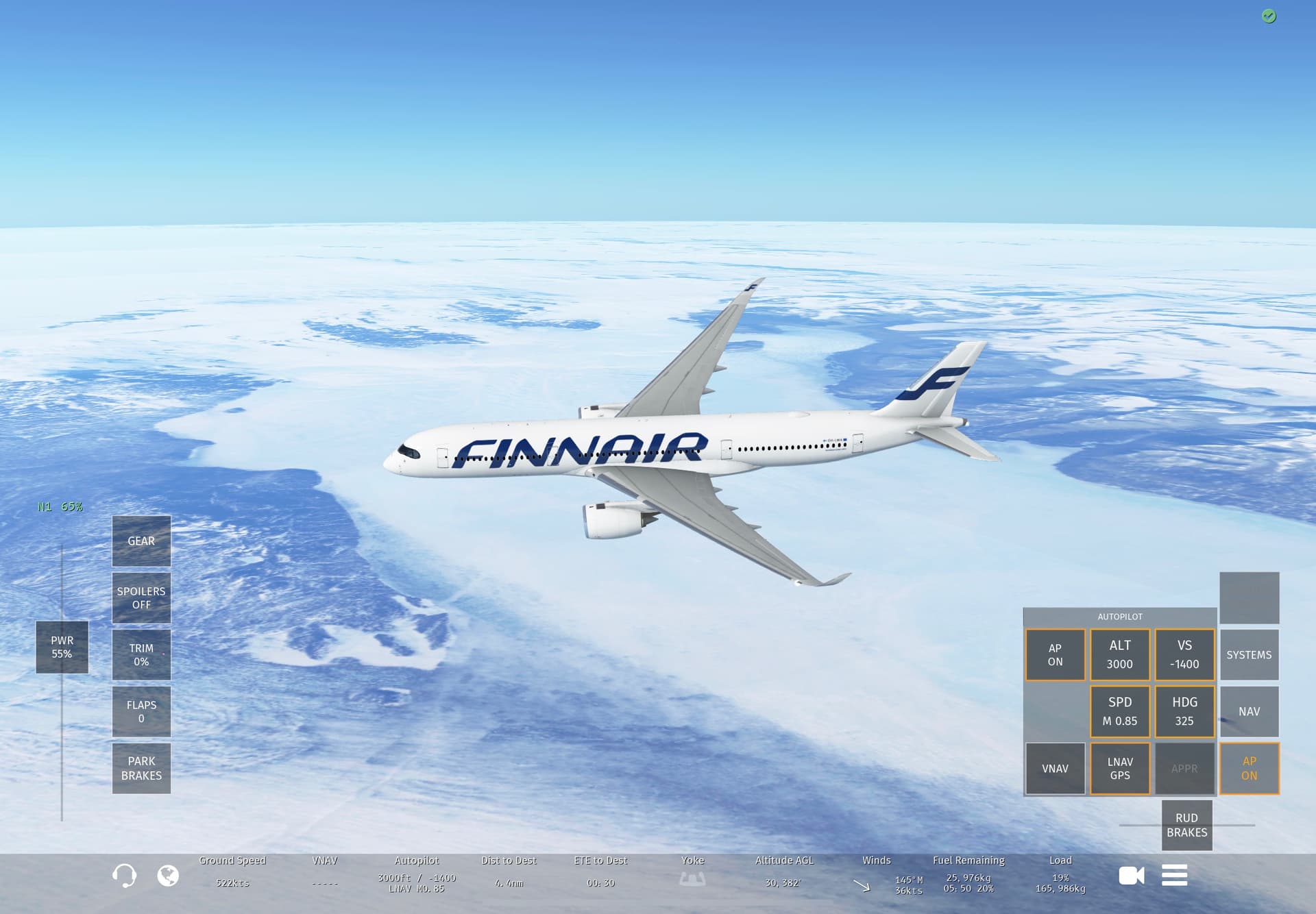
Task: Activate the VNAV button
Action: click(x=1055, y=769)
